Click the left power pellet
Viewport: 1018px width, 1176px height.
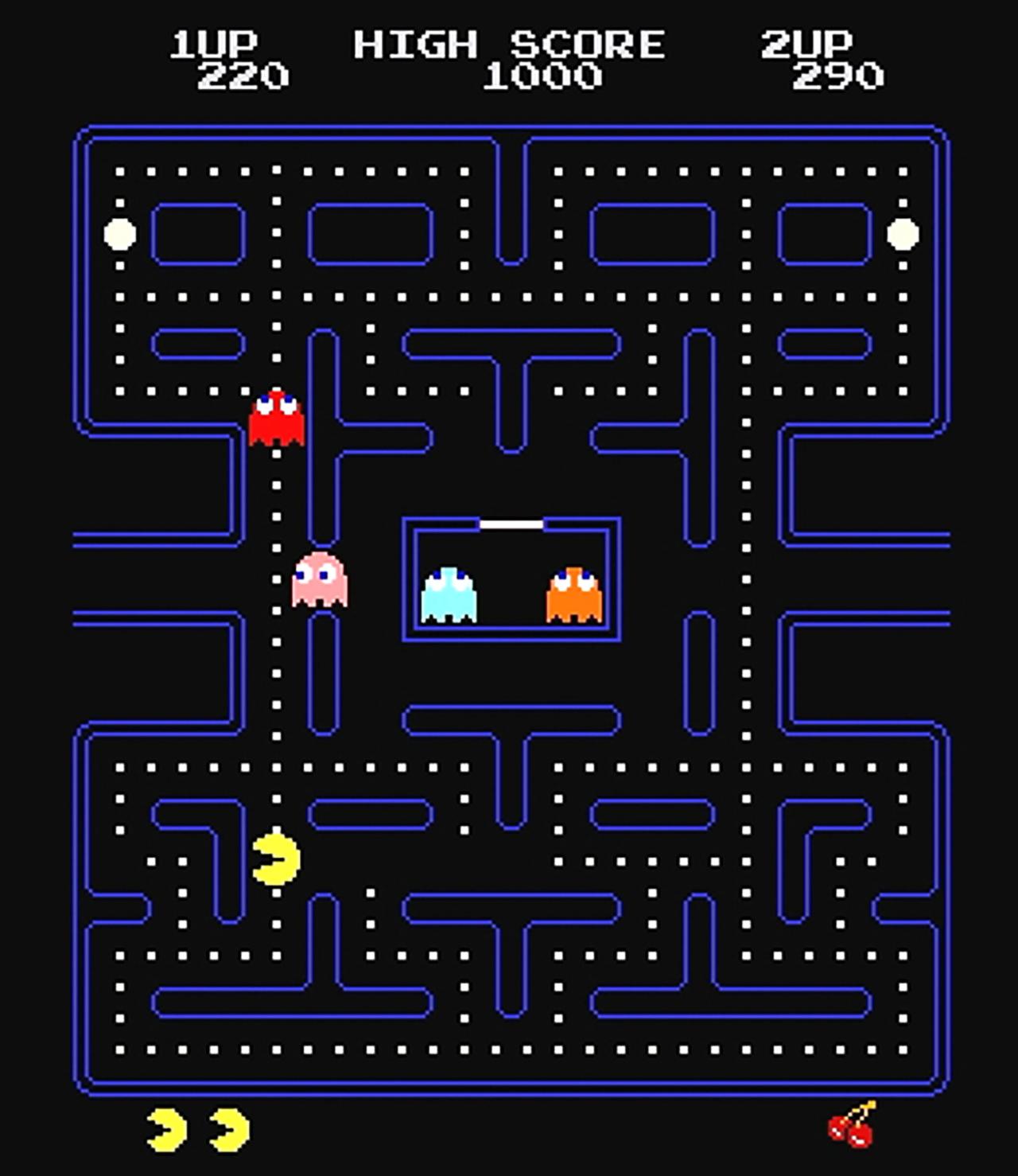118,235
